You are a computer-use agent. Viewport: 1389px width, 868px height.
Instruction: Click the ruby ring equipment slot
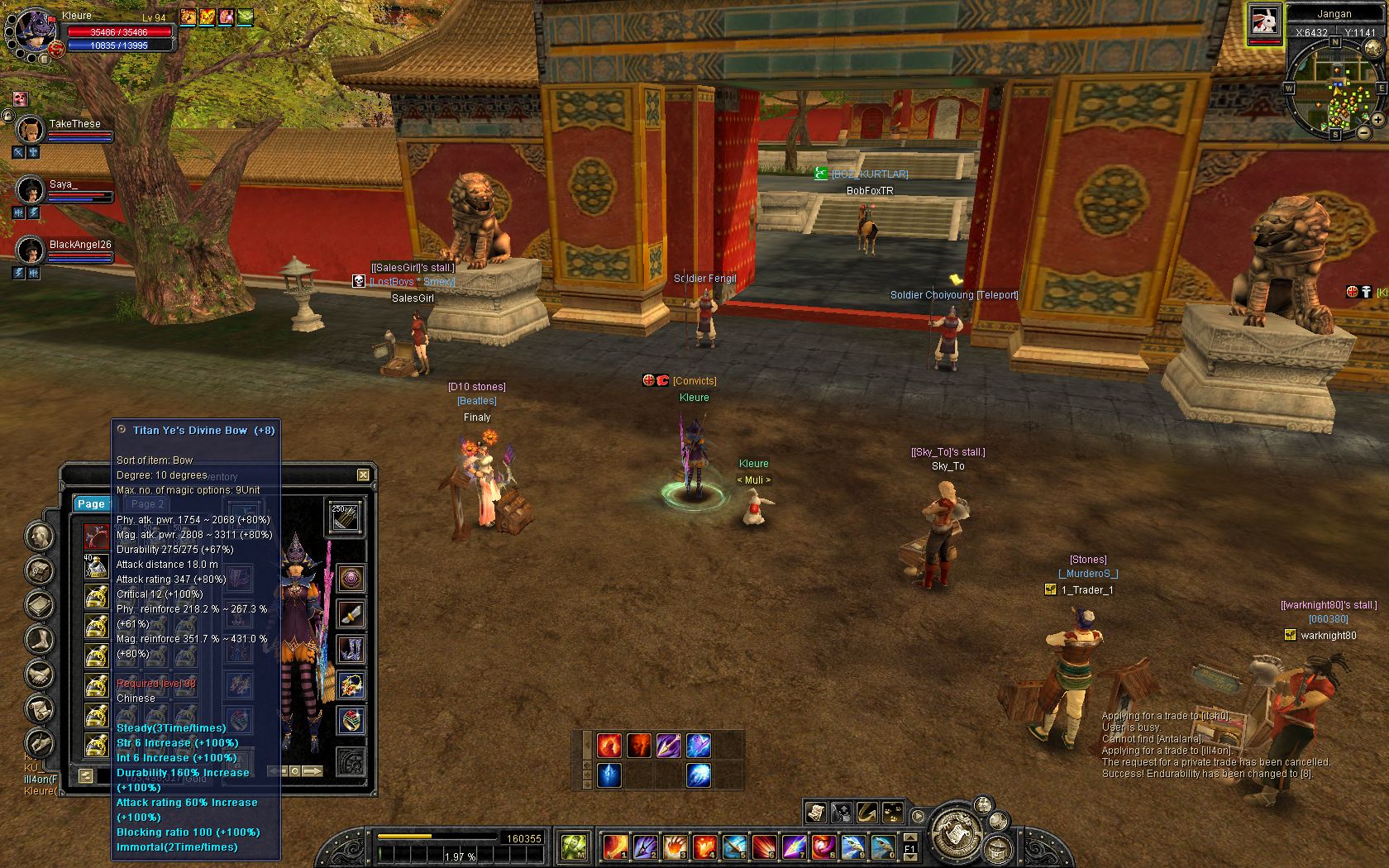coord(351,719)
